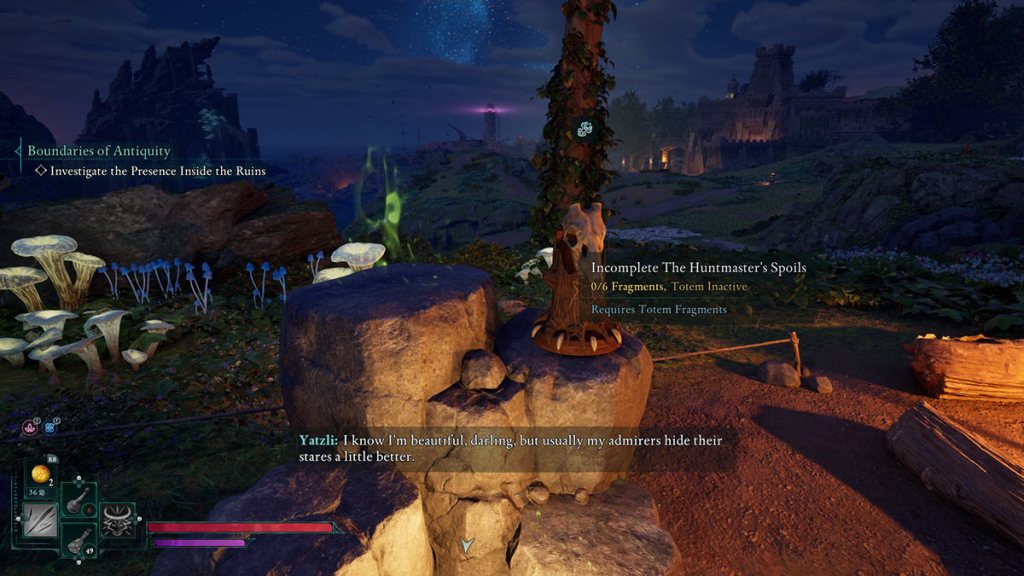Use the golden orb consumable slot
Viewport: 1024px width, 576px height.
(41, 473)
